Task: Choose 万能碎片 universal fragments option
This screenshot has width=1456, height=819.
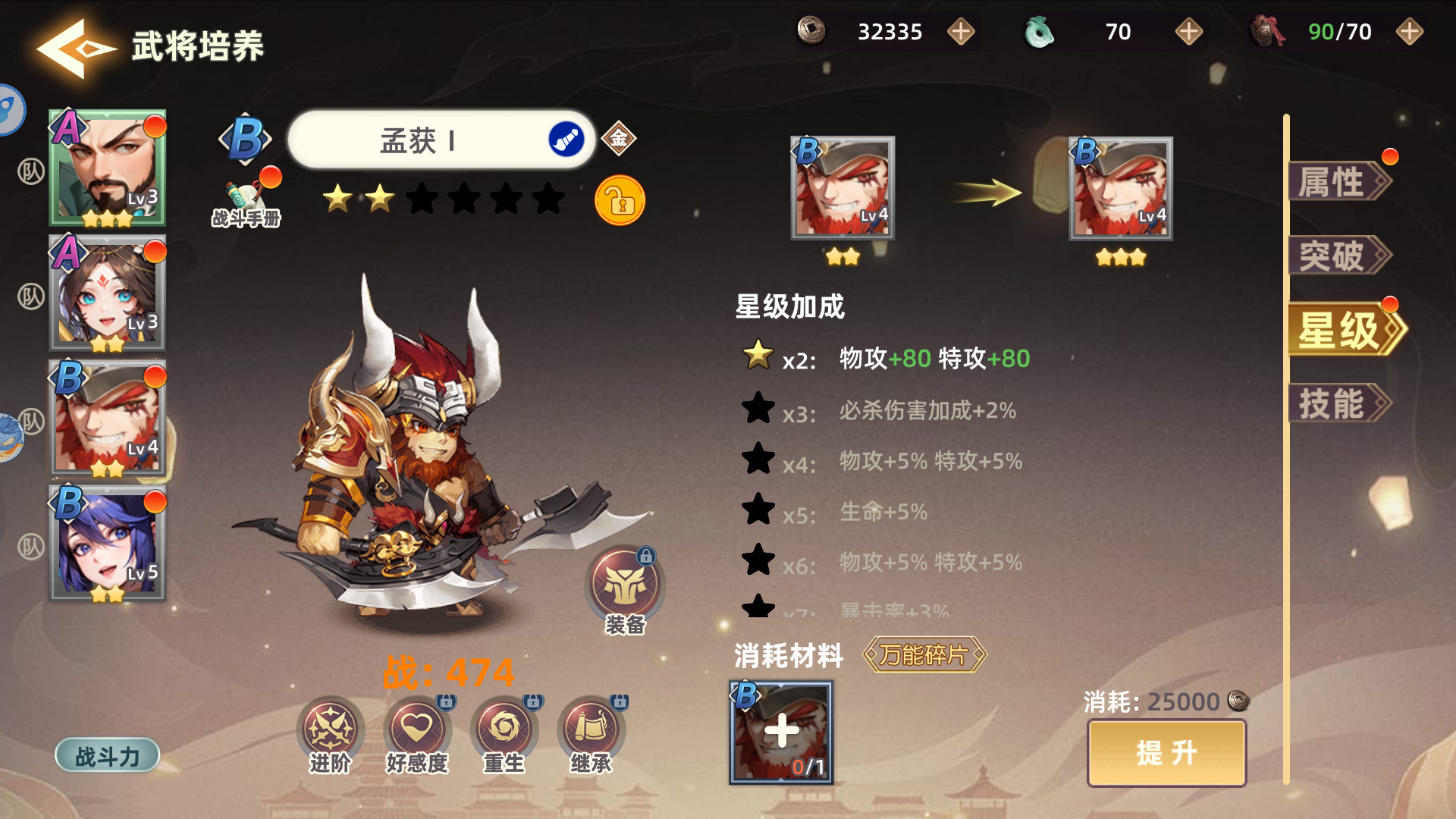Action: coord(924,654)
